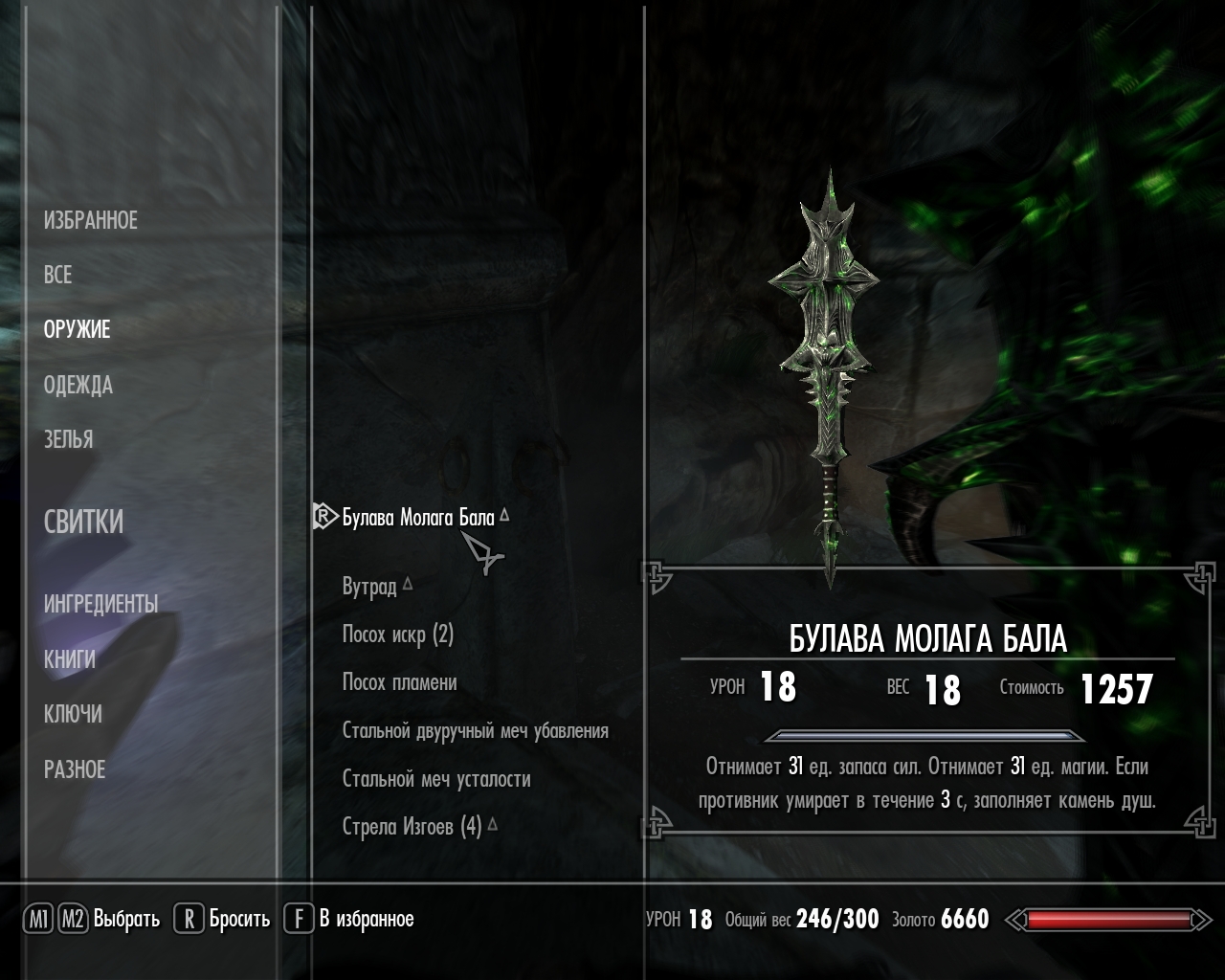1225x980 pixels.
Task: Select the Стрела Изгоев arrows
Action: 412,826
